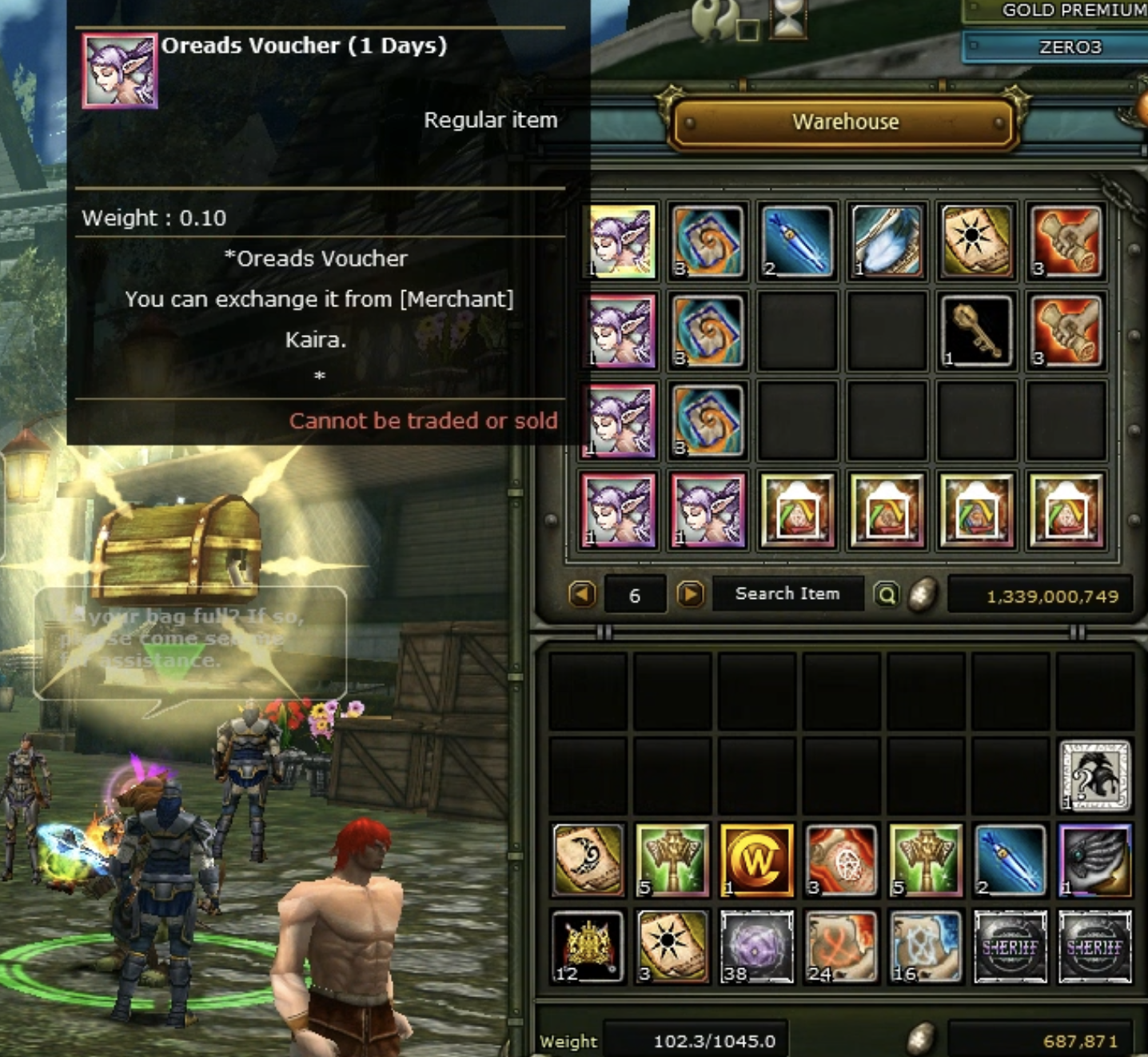Click the Search Item field
1148x1057 pixels.
tap(787, 594)
